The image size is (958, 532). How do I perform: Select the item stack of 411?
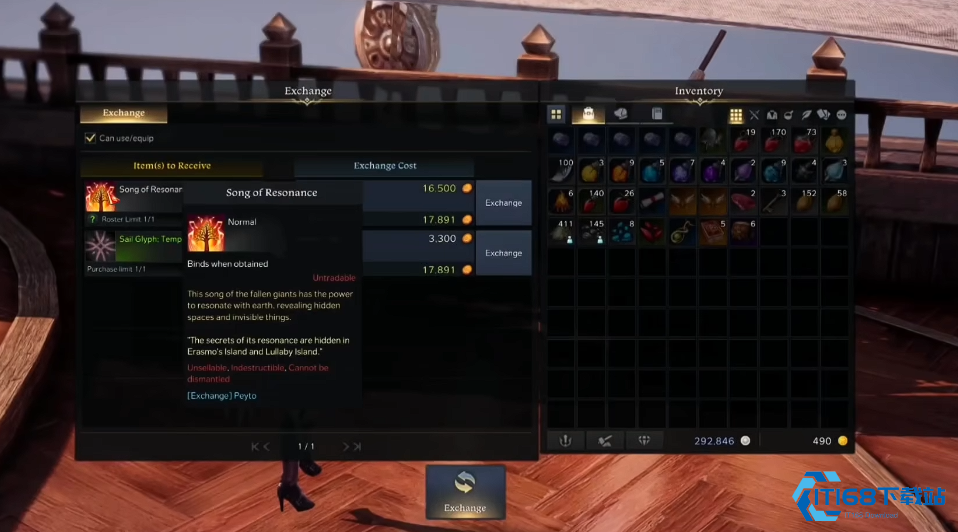click(x=560, y=233)
